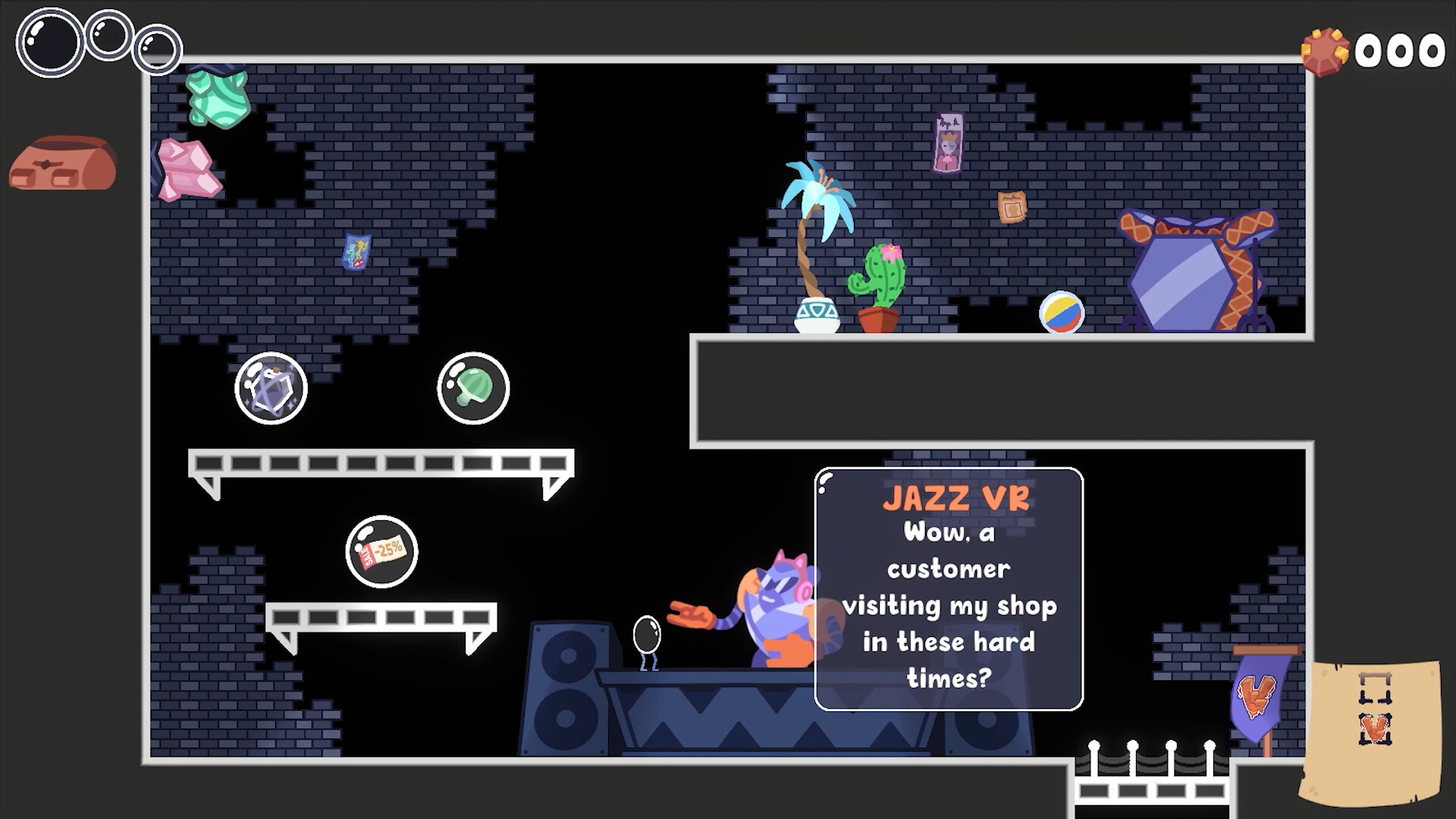This screenshot has width=1456, height=819.
Task: Click the red gem currency icon
Action: click(1326, 50)
